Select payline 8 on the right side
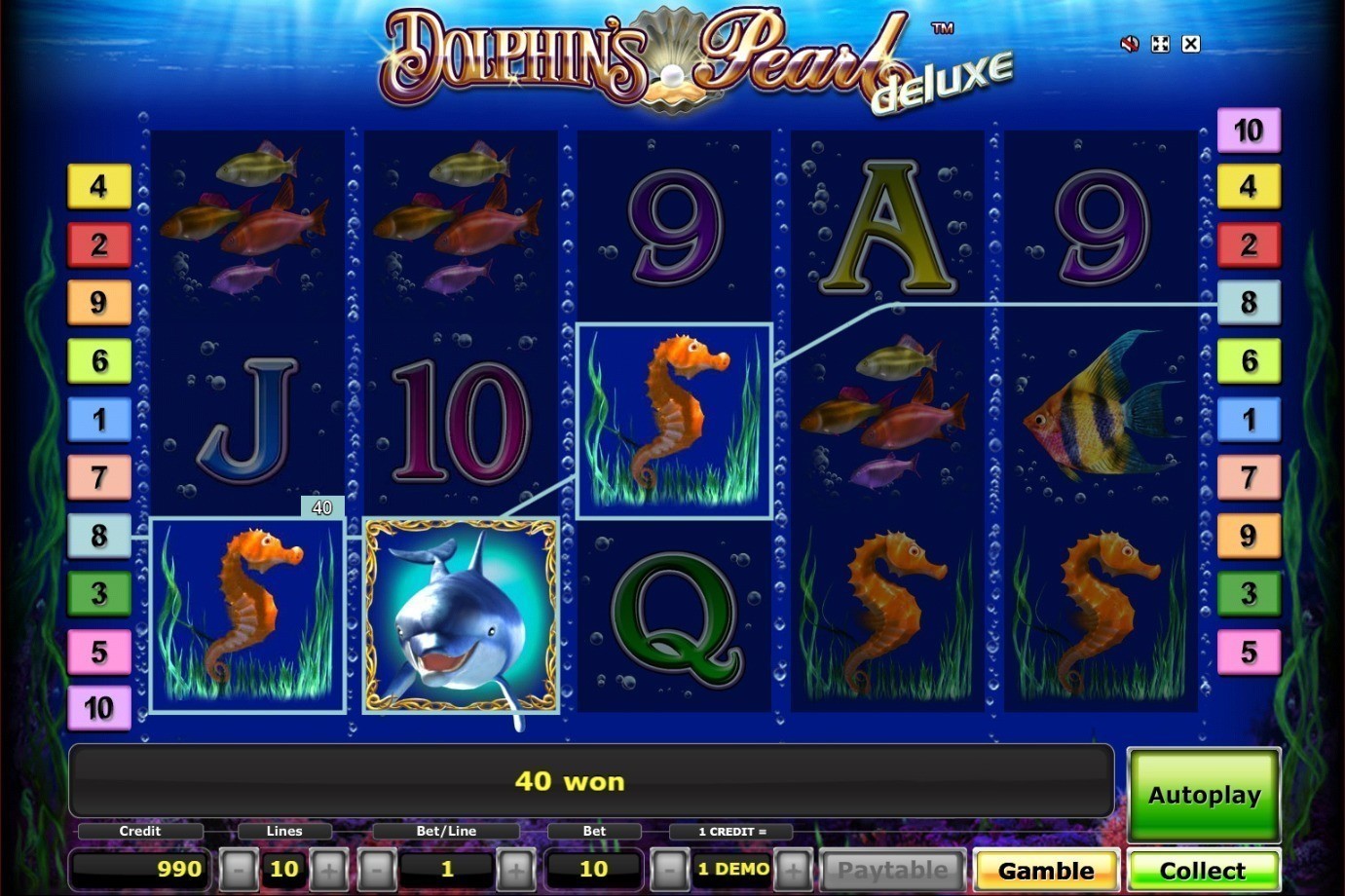This screenshot has height=896, width=1345. tap(1249, 302)
